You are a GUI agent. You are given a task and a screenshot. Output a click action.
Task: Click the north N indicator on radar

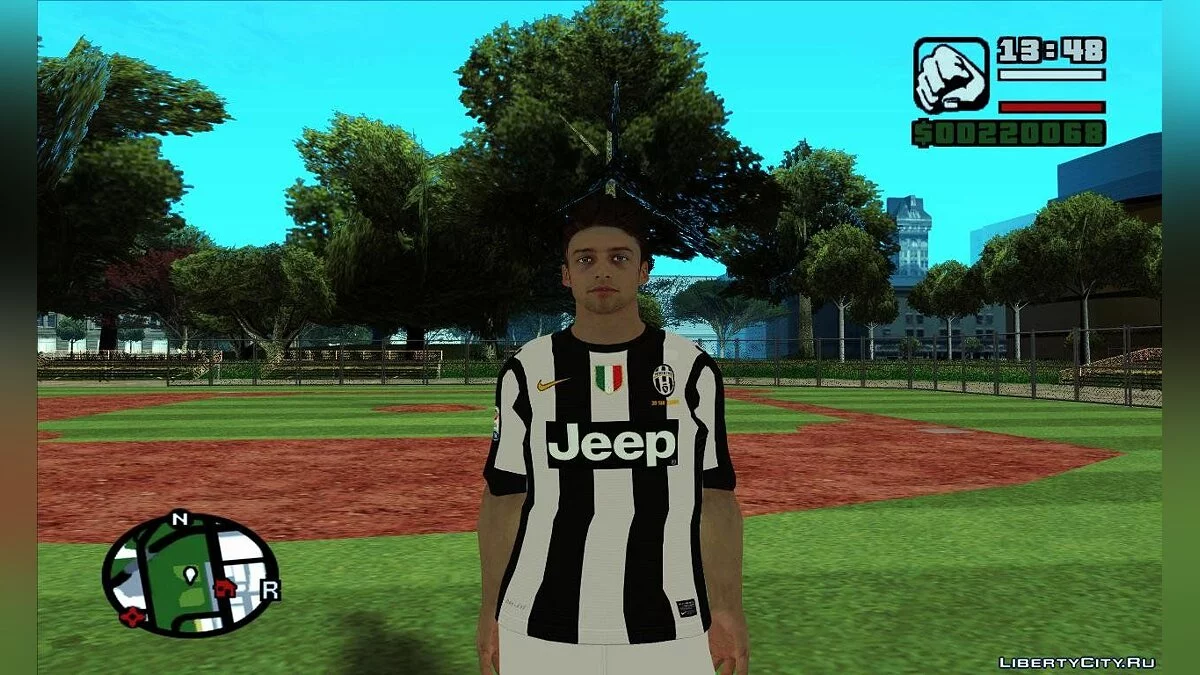tap(180, 518)
